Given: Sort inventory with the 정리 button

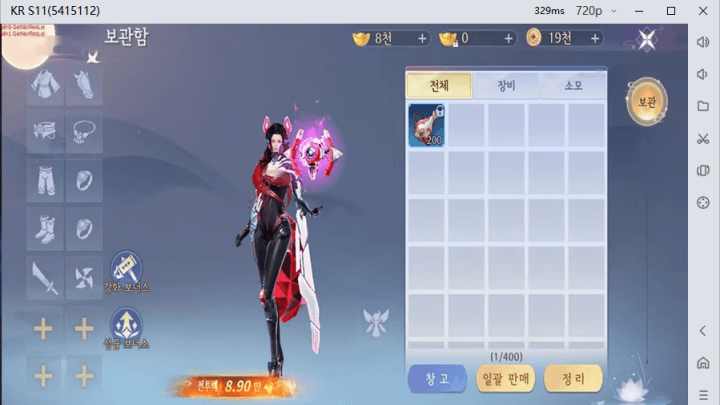Looking at the screenshot, I should tap(573, 378).
